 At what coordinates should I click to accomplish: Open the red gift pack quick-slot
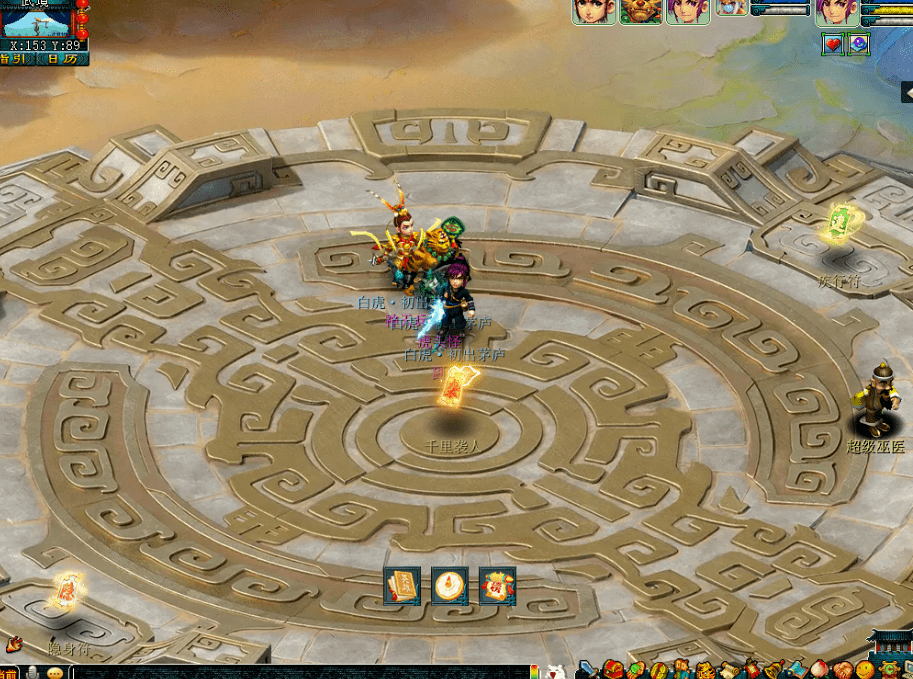coord(497,585)
